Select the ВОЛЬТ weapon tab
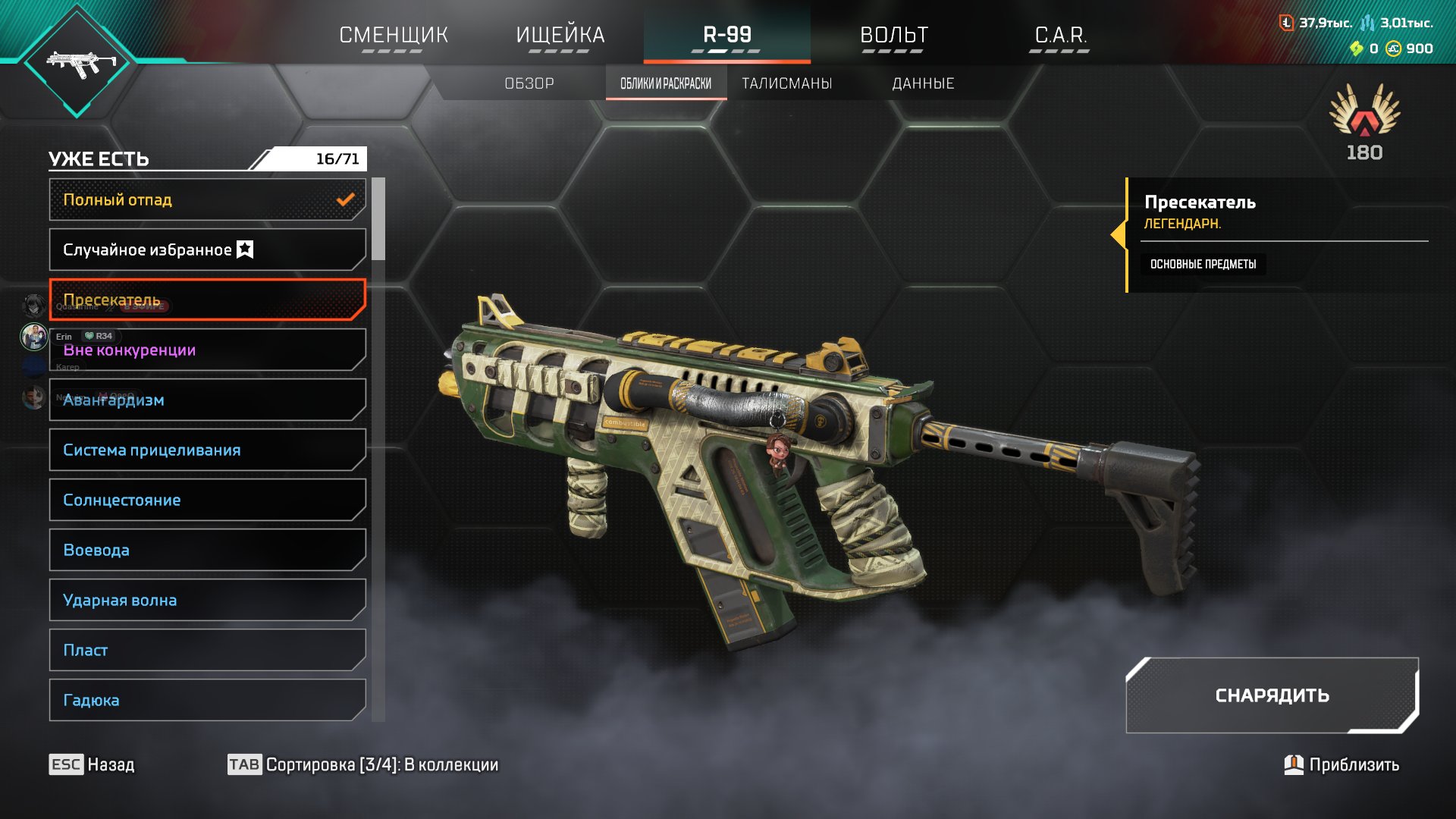The height and width of the screenshot is (819, 1456). (893, 35)
